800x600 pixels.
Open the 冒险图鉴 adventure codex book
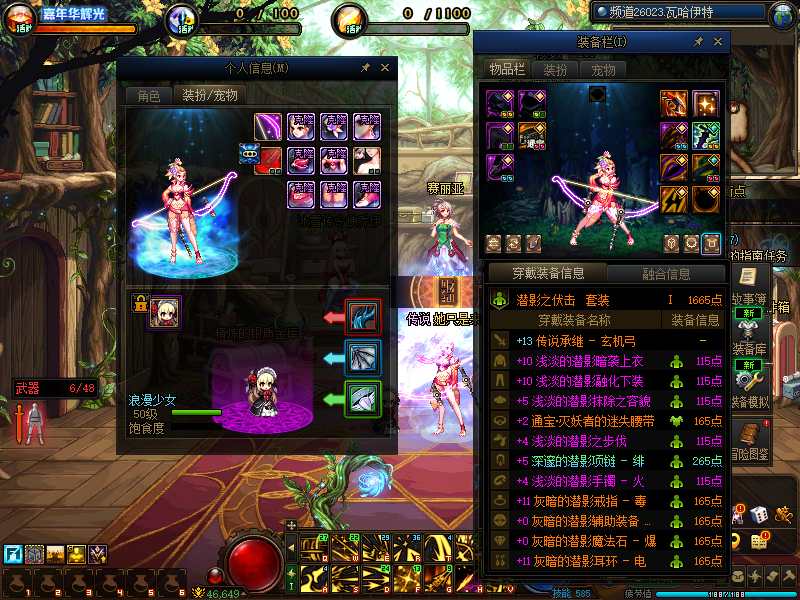pos(747,436)
